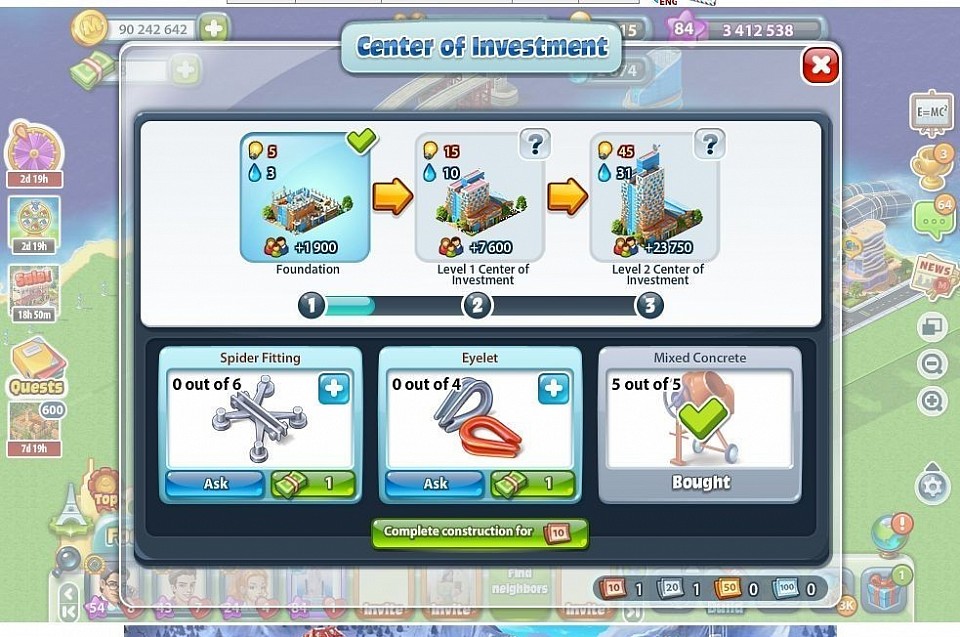Show Level 2 Center of Investment info

pos(709,145)
